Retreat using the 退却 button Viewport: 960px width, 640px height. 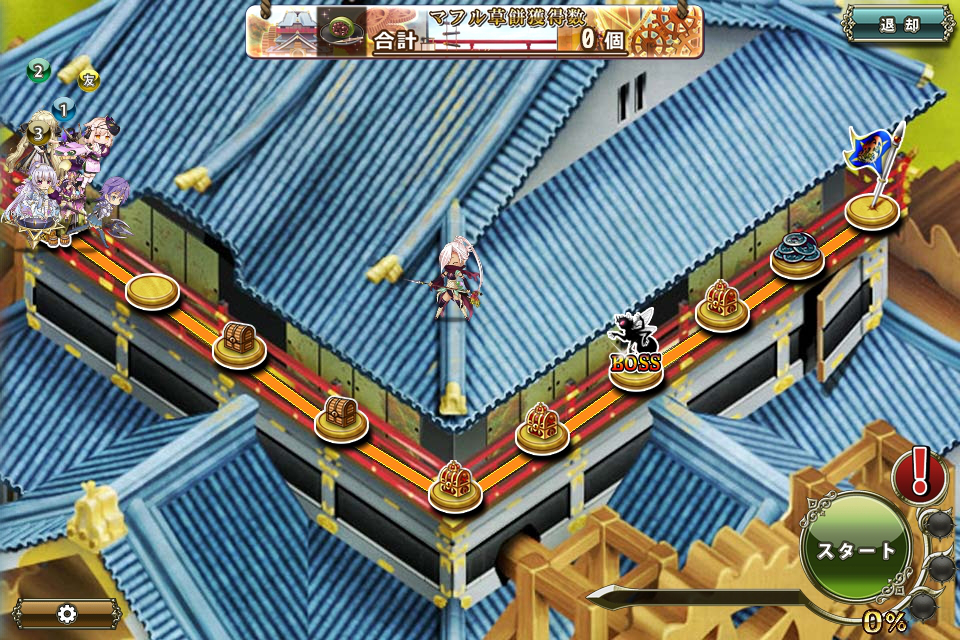pyautogui.click(x=898, y=25)
